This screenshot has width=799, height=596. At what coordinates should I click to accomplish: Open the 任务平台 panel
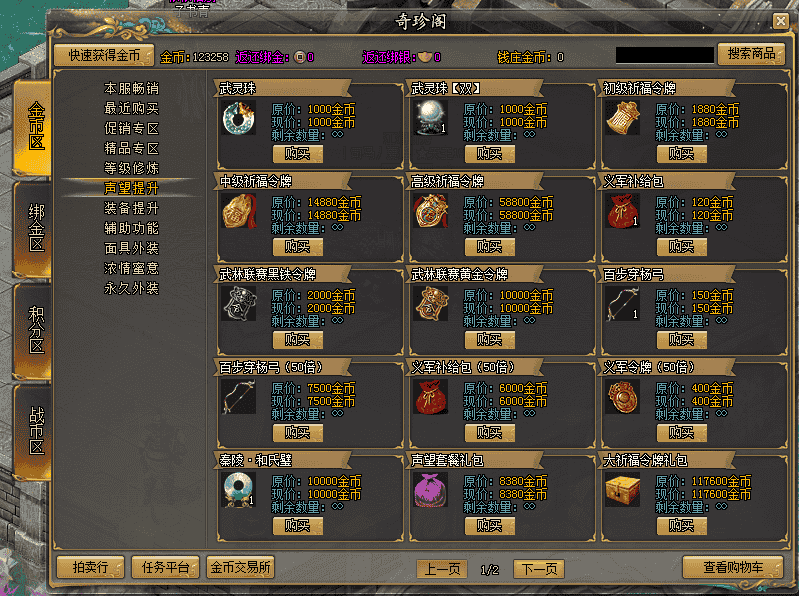[165, 567]
